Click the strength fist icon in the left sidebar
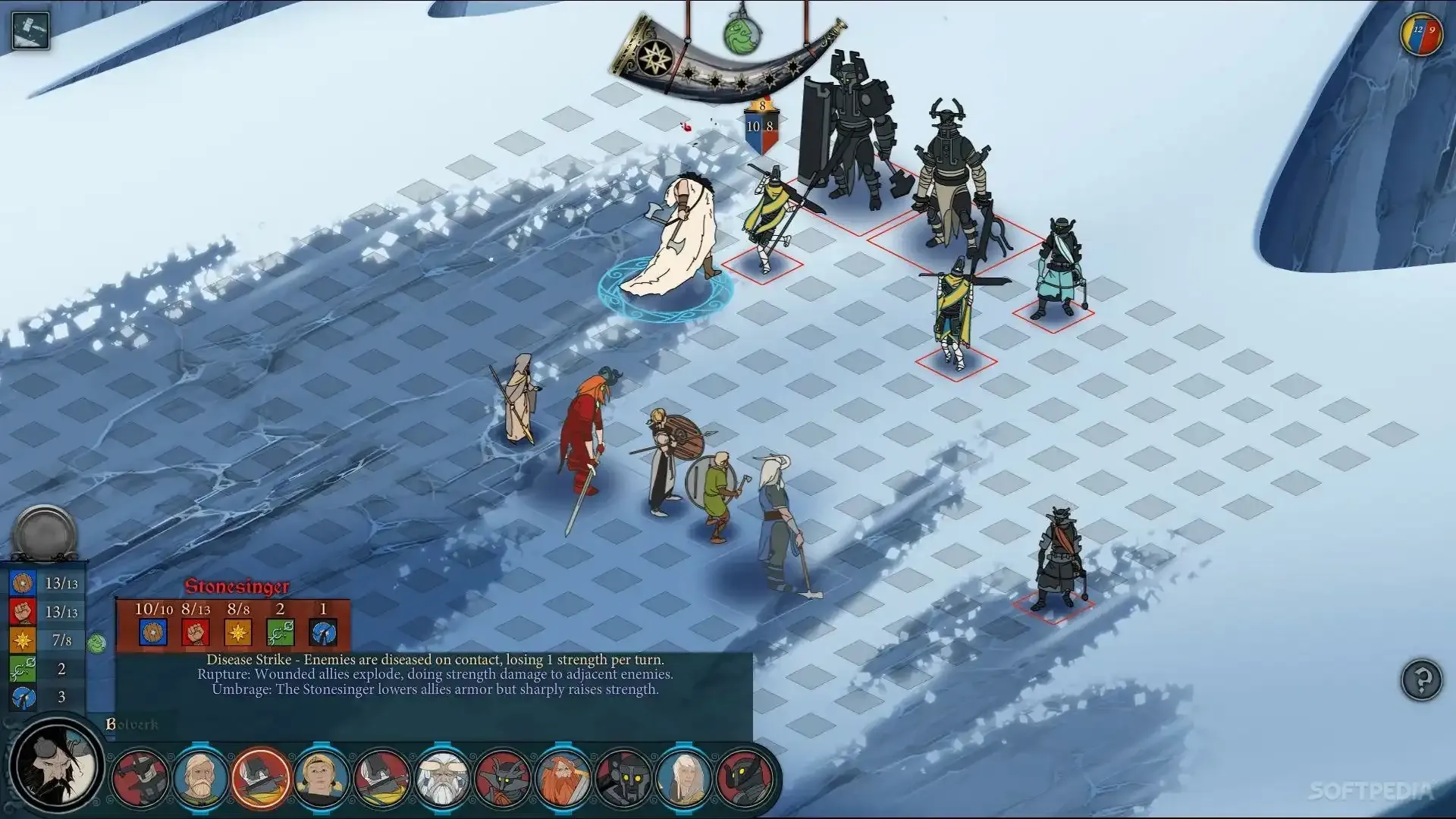The height and width of the screenshot is (819, 1456). tap(23, 611)
